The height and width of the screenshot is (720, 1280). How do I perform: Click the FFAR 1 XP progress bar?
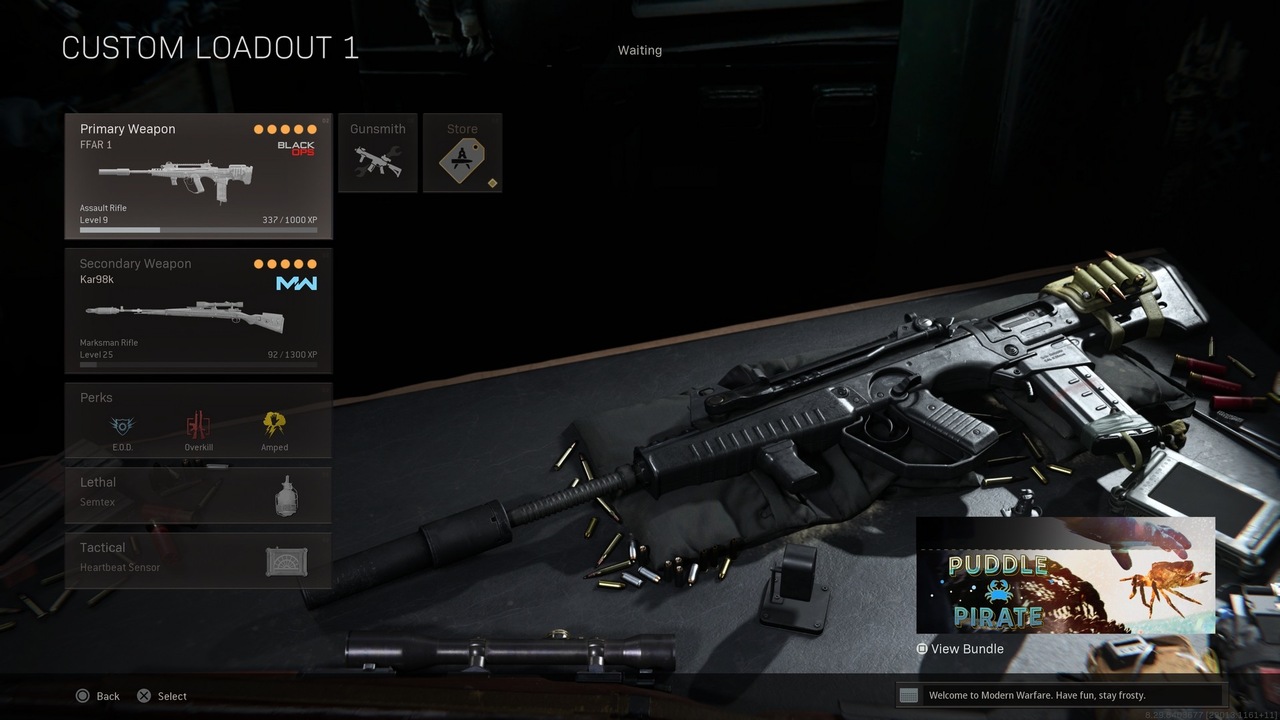[198, 230]
